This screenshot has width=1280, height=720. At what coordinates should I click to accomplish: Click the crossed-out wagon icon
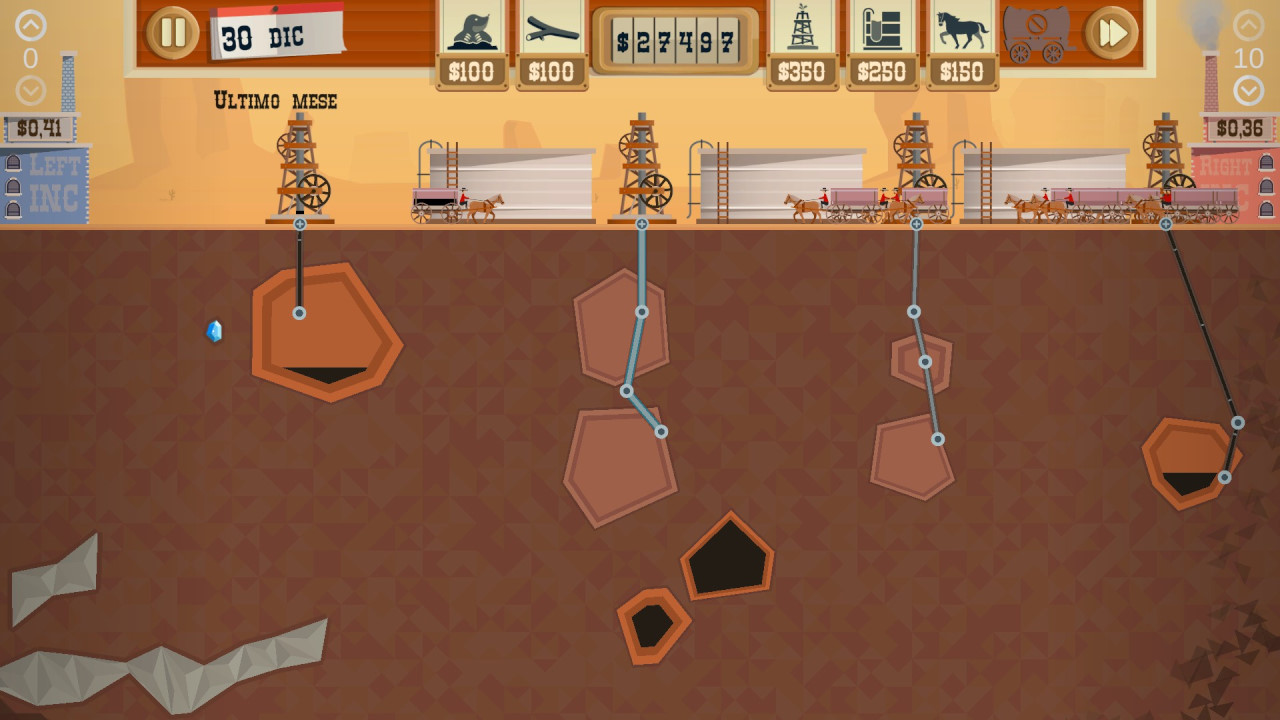coord(1037,34)
